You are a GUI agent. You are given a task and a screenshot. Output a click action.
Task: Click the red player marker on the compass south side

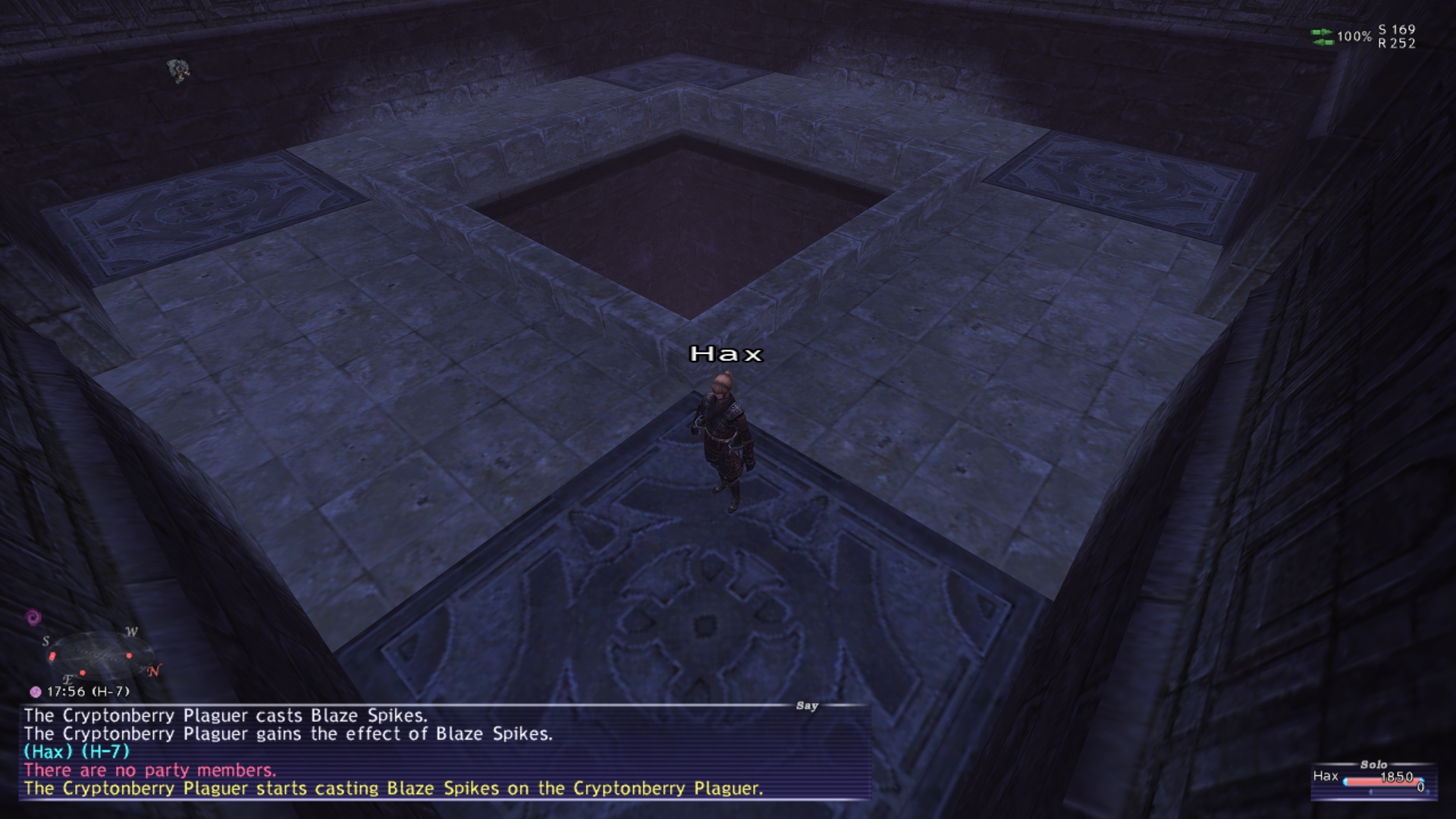(52, 657)
